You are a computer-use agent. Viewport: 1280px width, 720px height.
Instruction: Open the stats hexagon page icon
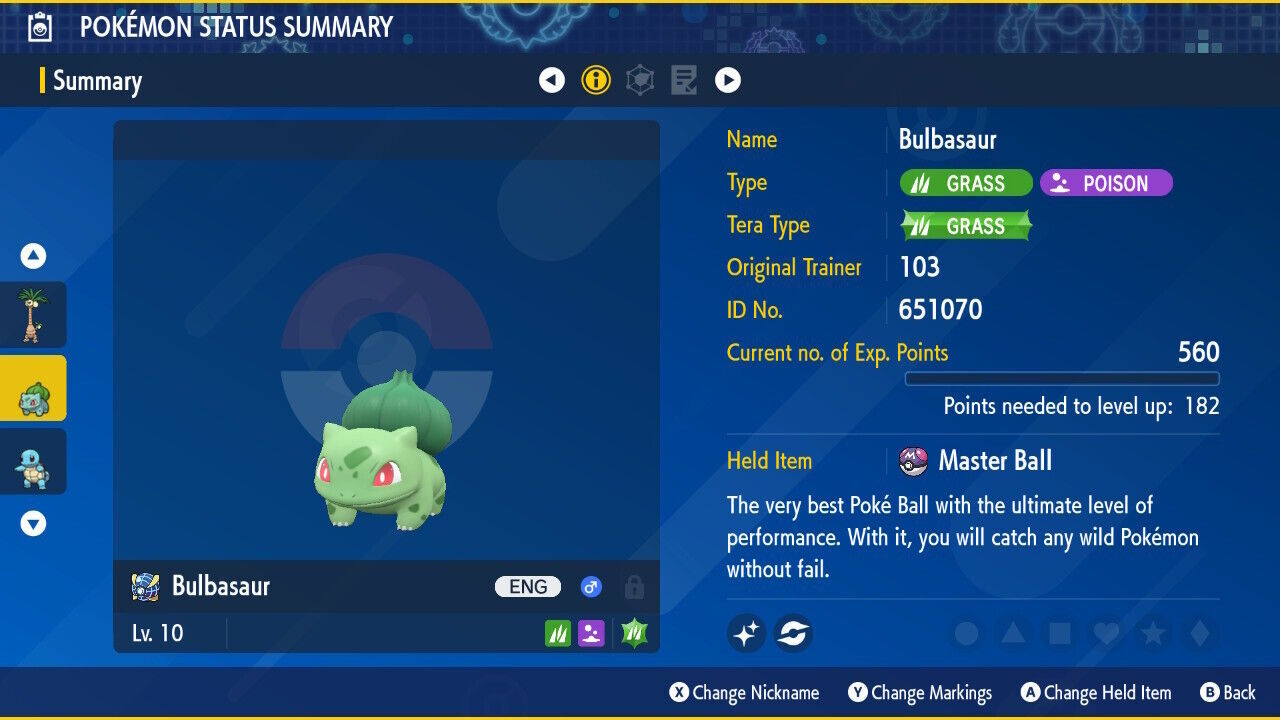click(639, 79)
